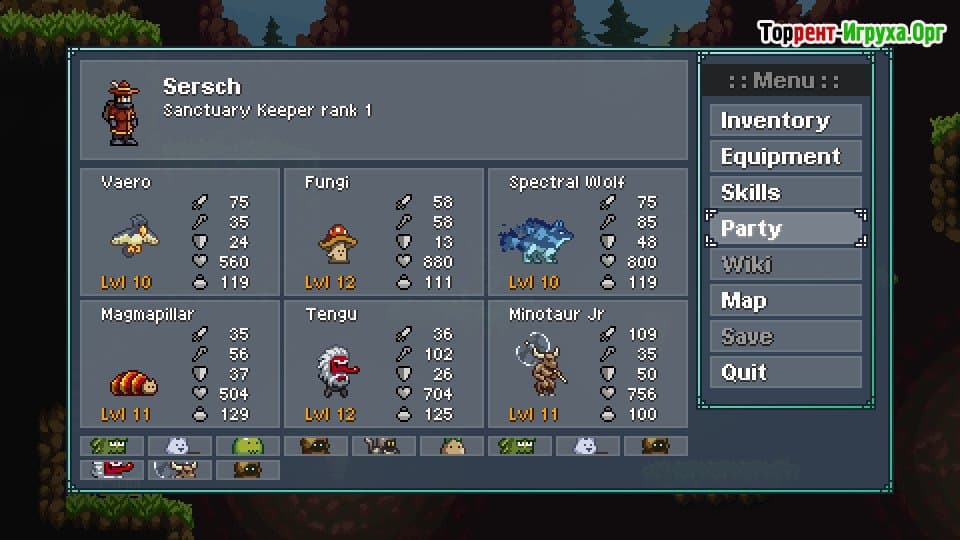Select the red-faced Tengu reserve slot

coord(111,469)
